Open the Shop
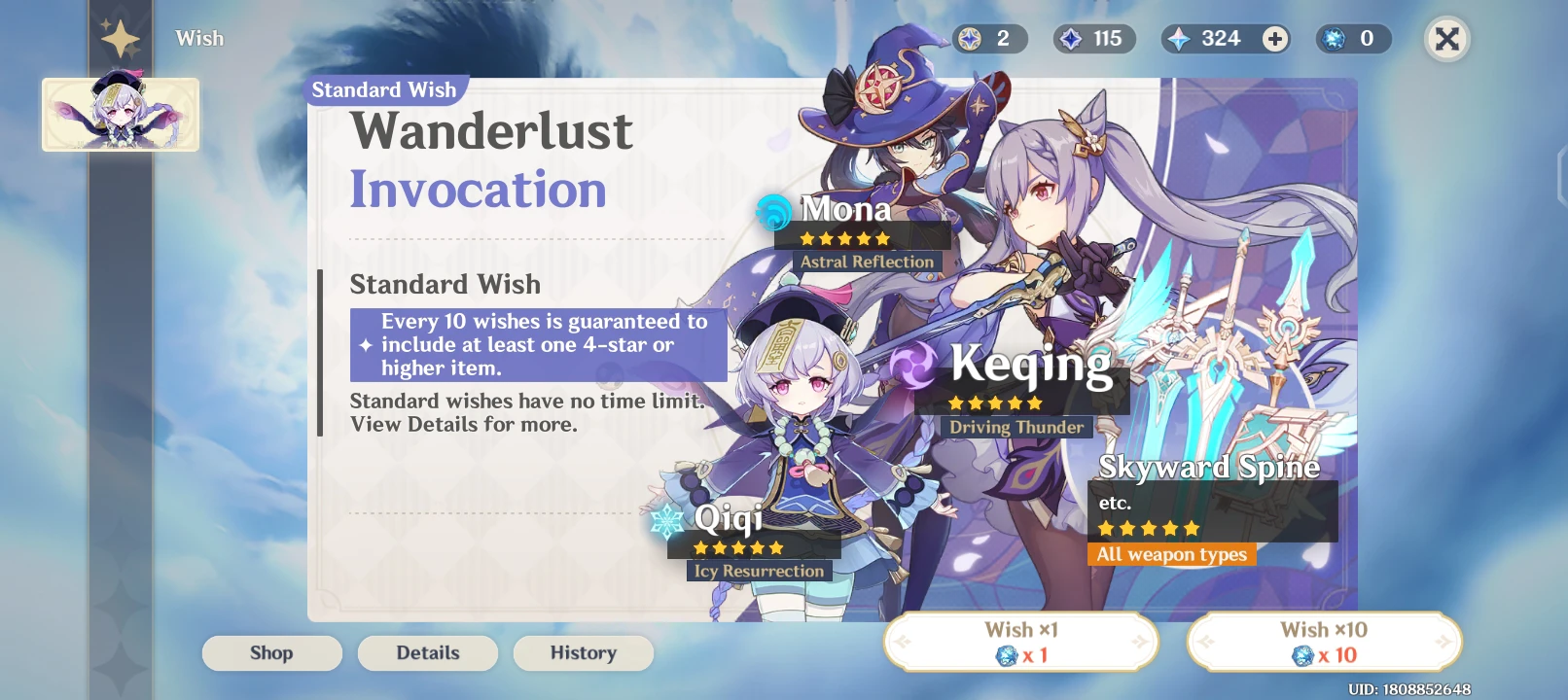This screenshot has width=1568, height=700. pos(271,652)
